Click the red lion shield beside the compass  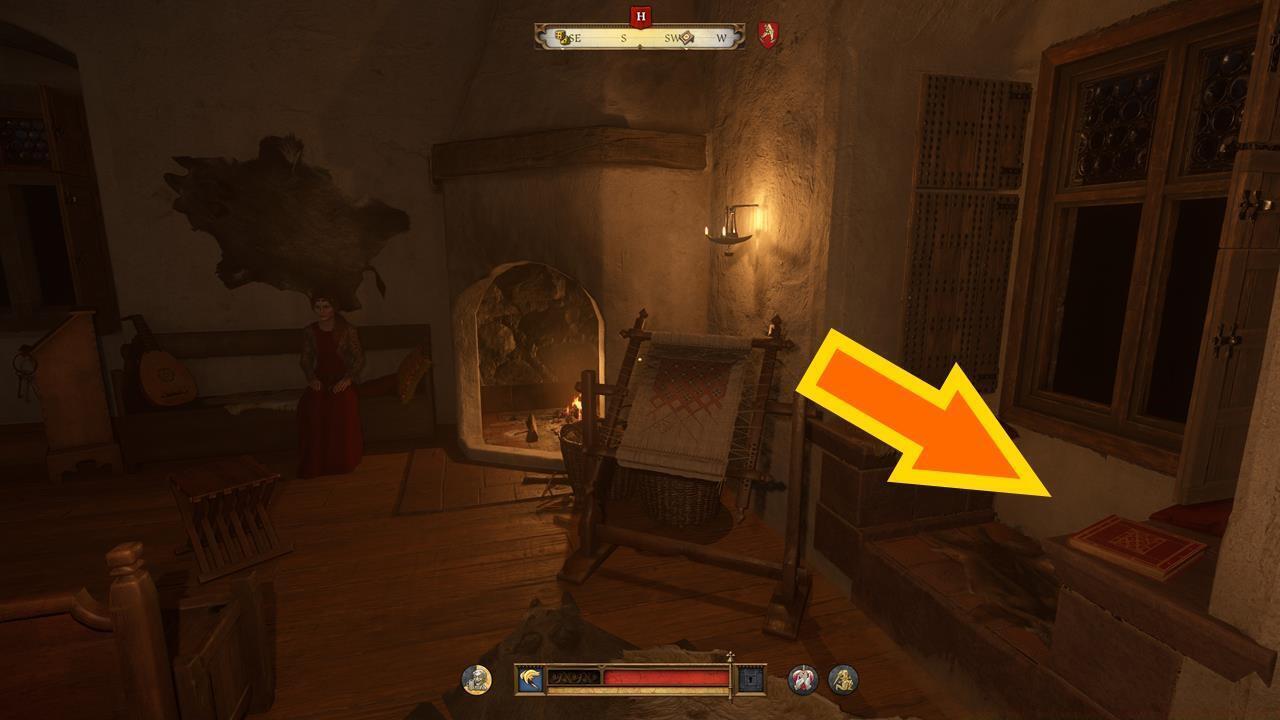tap(766, 34)
